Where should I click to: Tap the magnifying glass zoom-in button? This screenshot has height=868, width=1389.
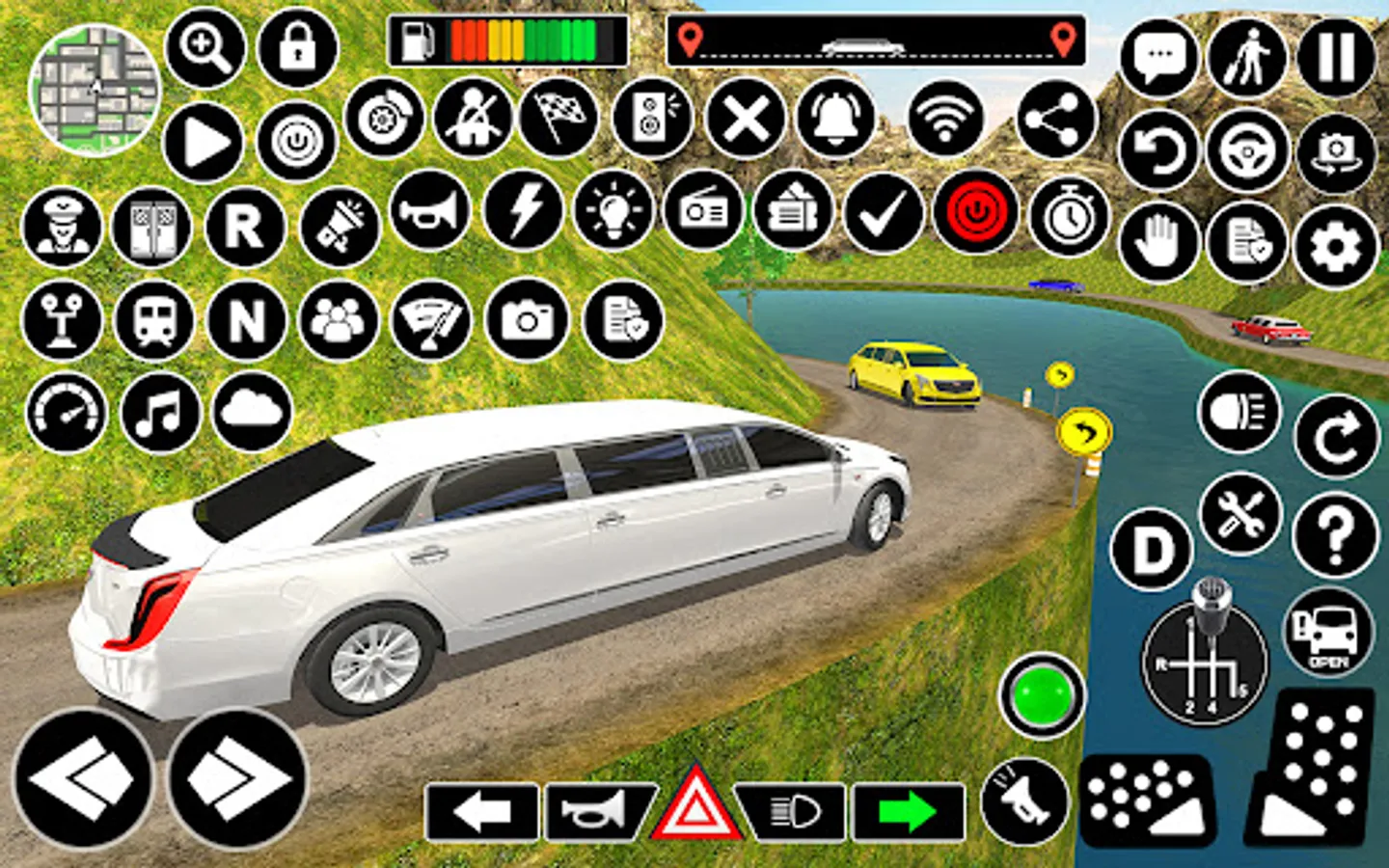205,47
